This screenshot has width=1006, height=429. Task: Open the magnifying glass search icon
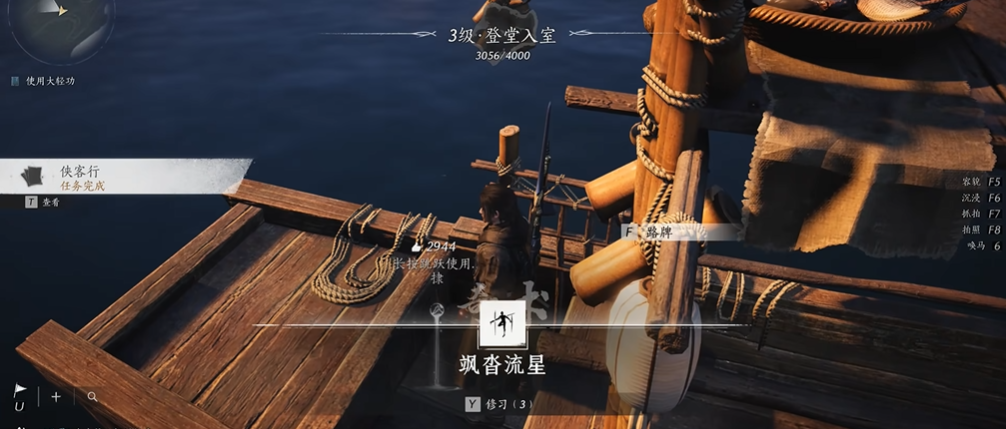tap(92, 397)
